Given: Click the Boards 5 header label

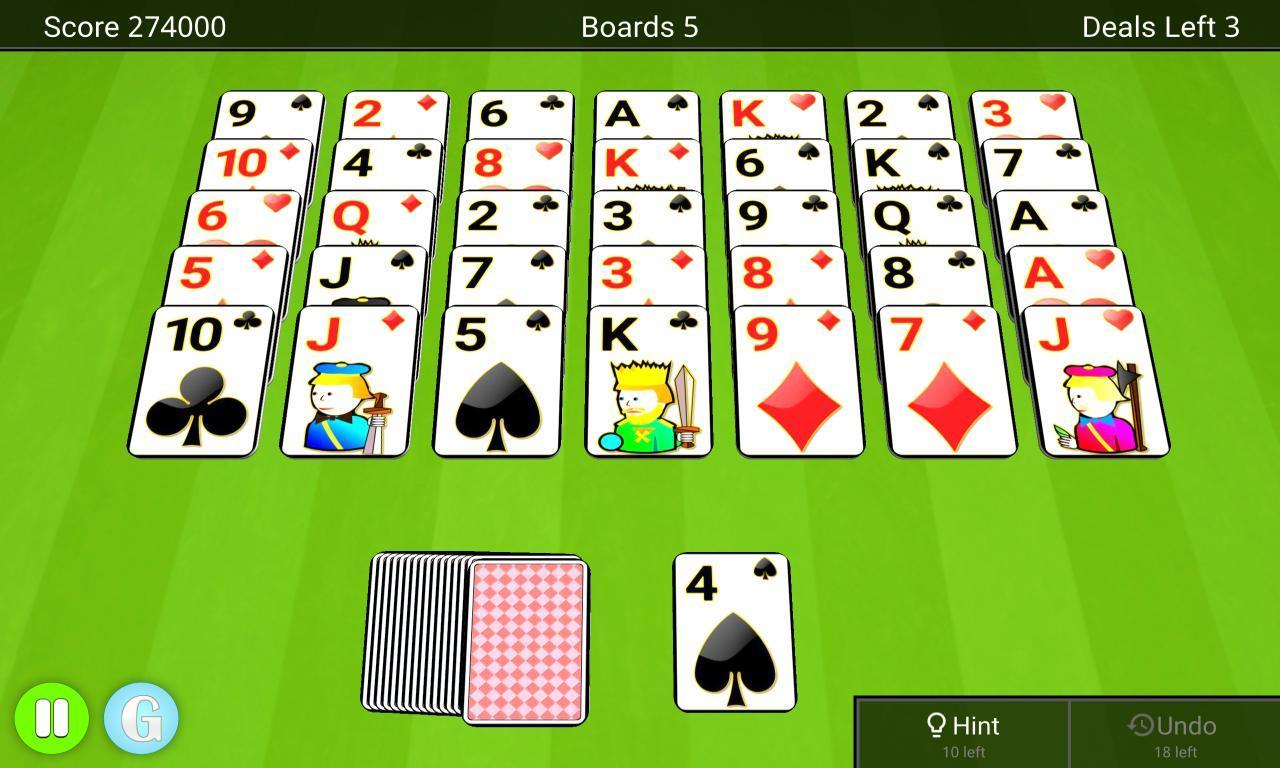Looking at the screenshot, I should click(x=639, y=26).
